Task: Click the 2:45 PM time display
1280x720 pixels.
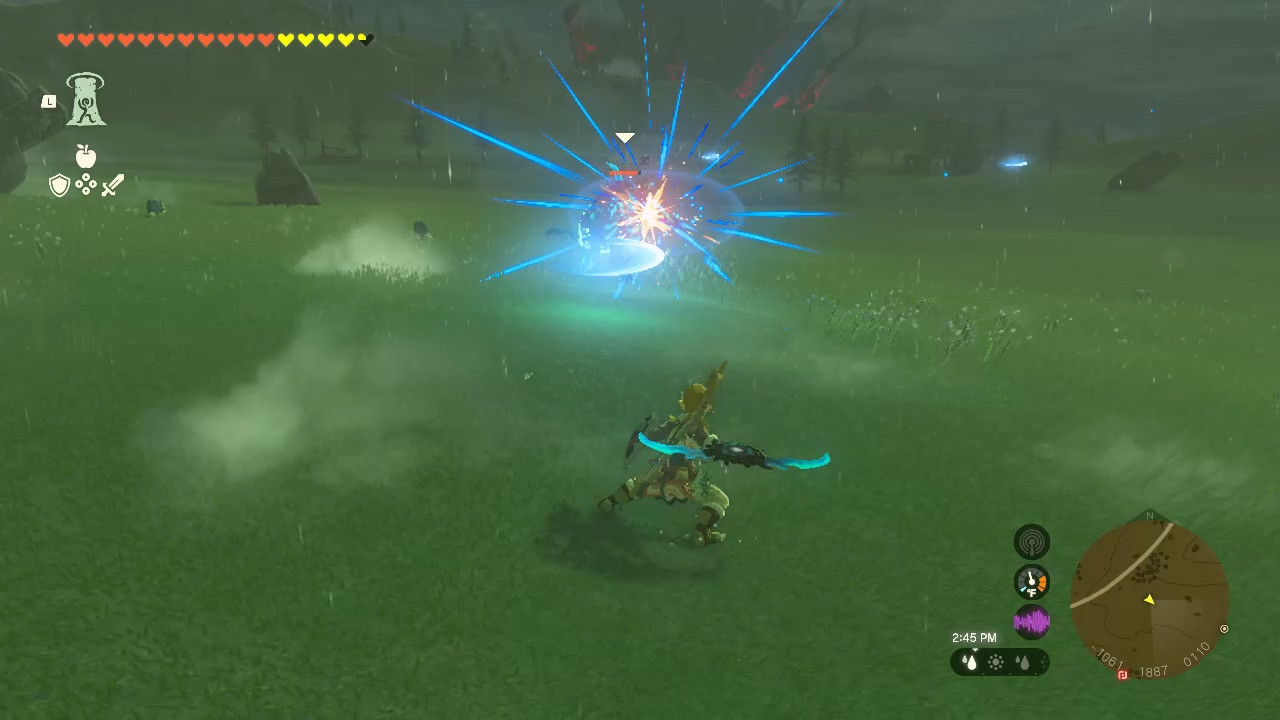Action: point(974,637)
